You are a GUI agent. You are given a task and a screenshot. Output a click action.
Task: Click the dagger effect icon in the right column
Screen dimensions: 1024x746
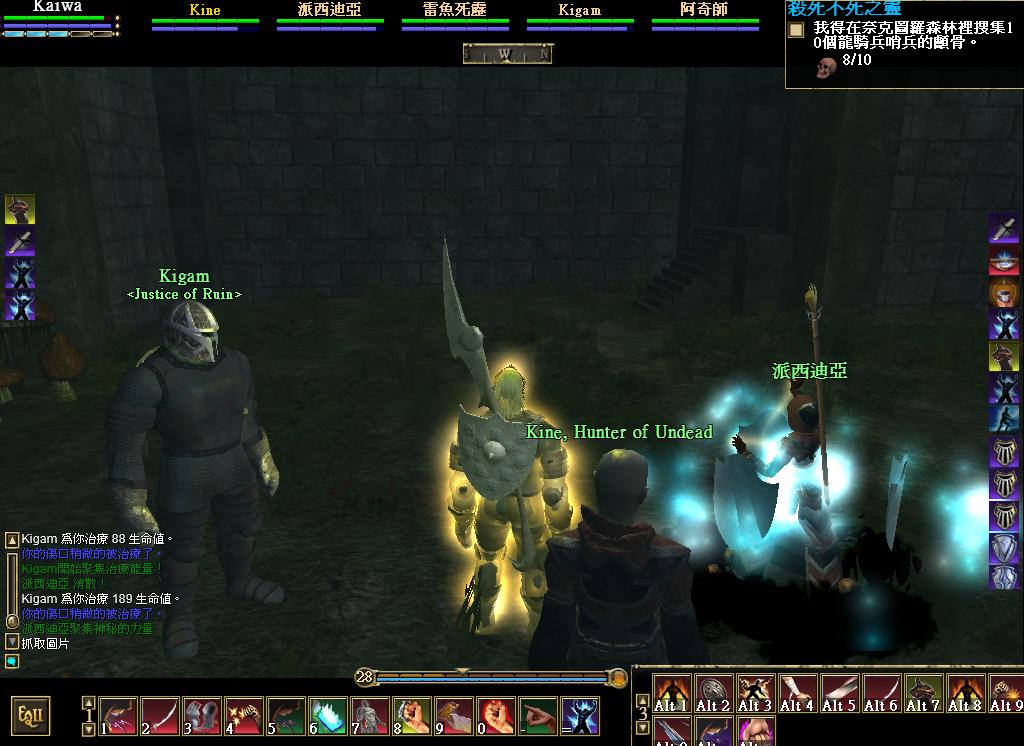(1004, 228)
